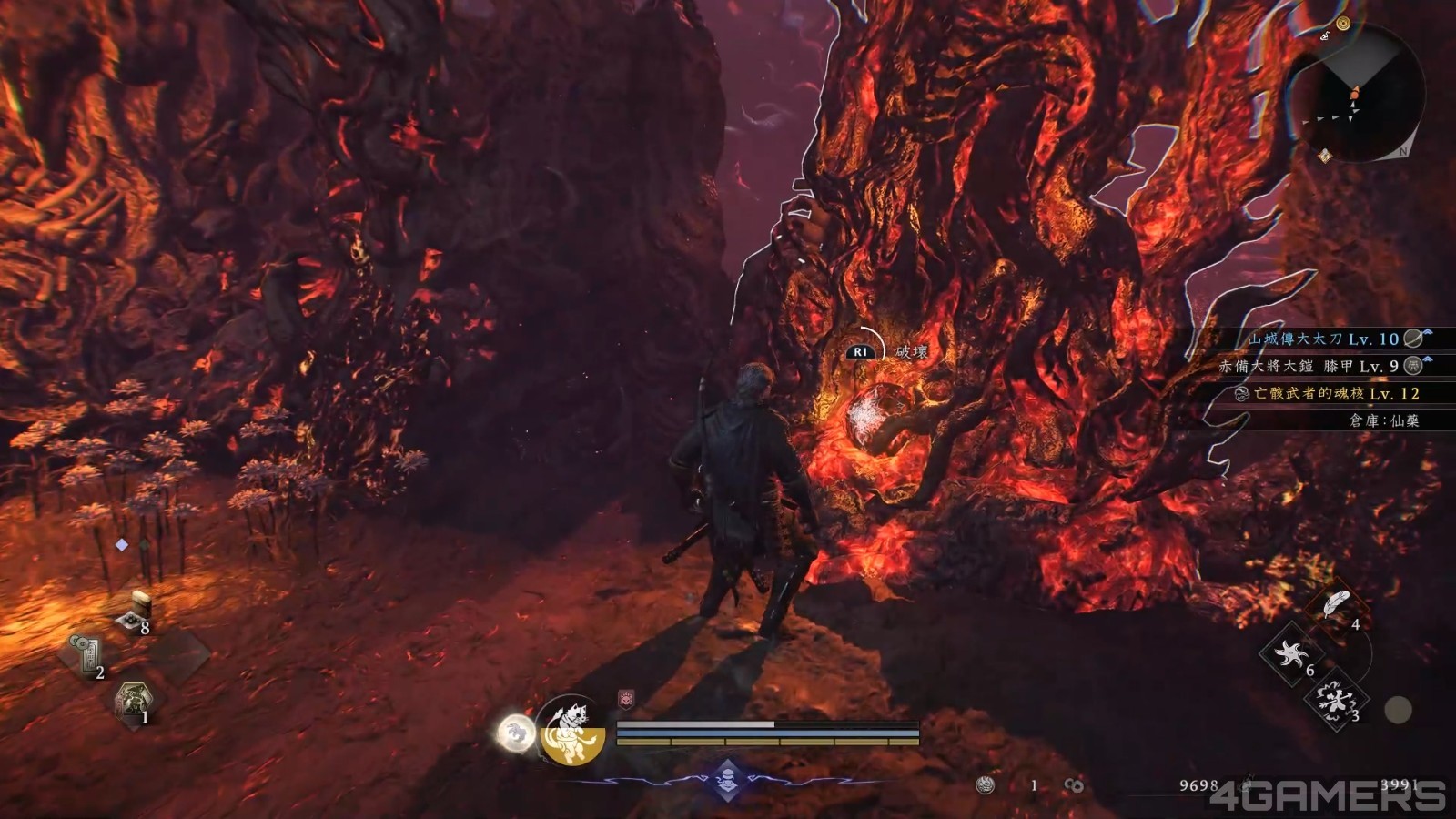
Task: Click the player marker arrow on the minimap
Action: [1356, 91]
